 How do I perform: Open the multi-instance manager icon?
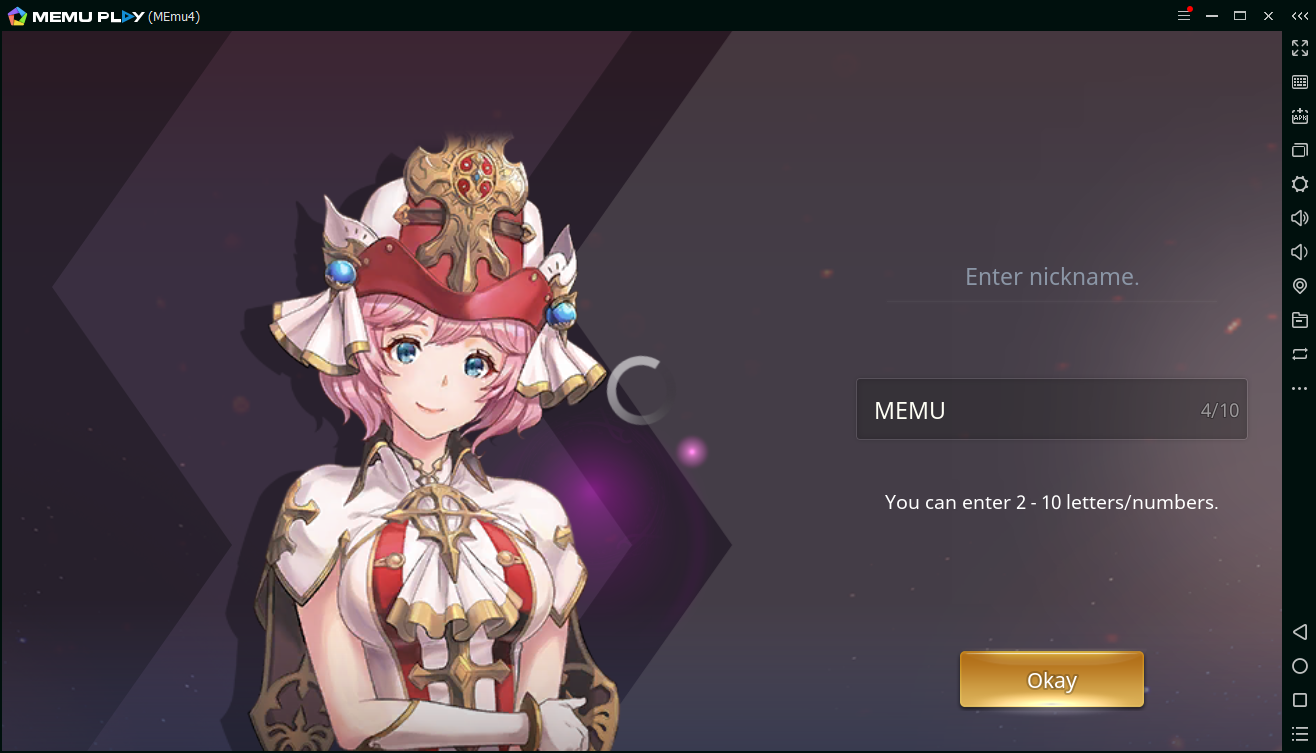tap(1299, 150)
